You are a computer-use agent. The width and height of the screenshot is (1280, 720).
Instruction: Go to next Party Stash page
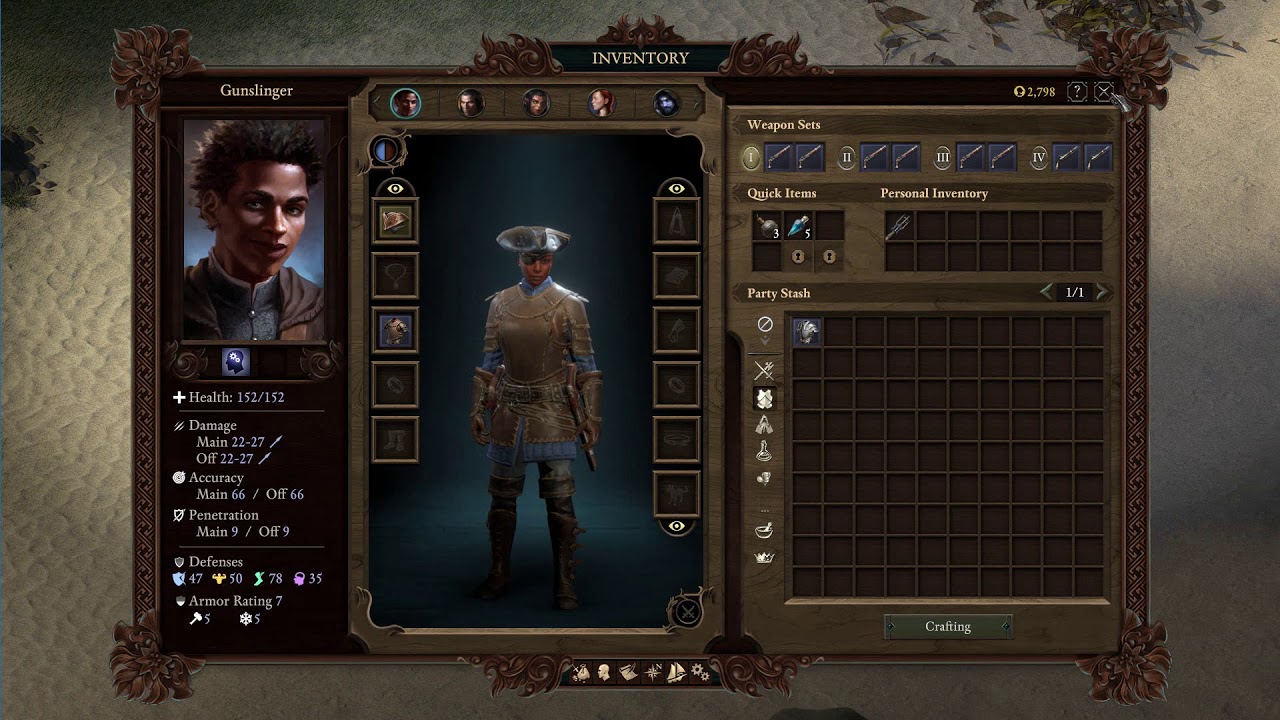[1102, 292]
